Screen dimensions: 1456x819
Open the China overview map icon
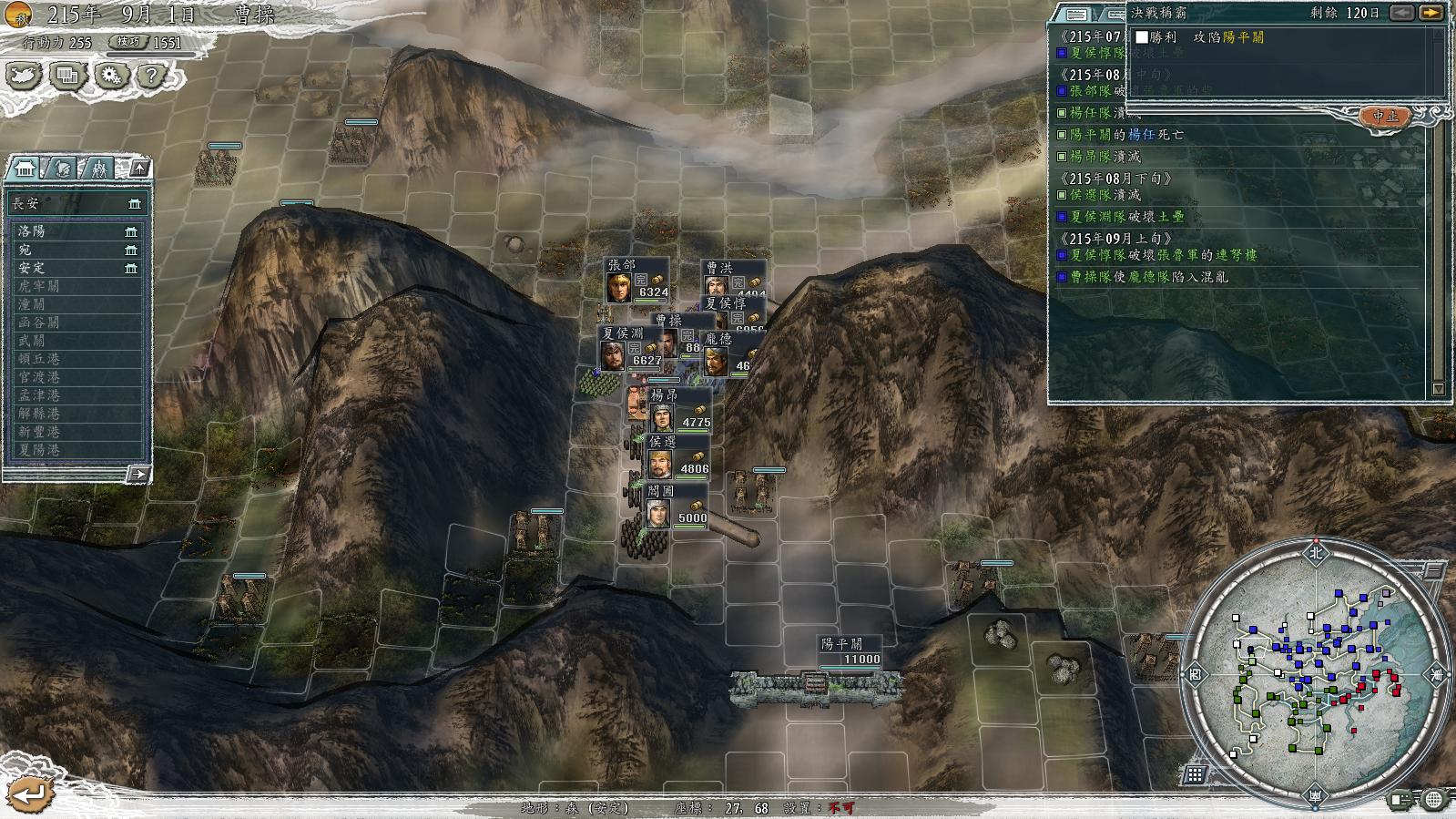24,75
